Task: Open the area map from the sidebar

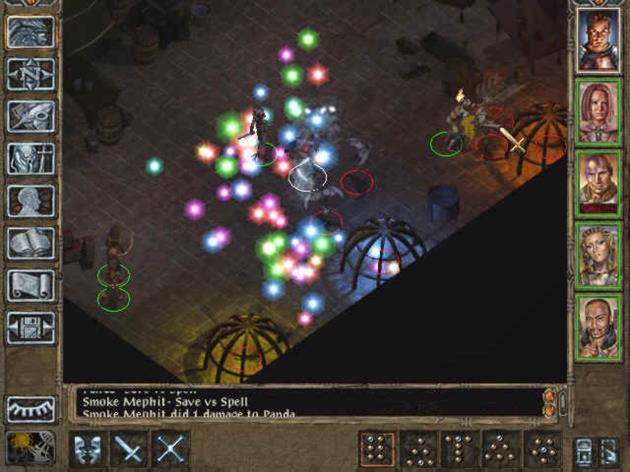Action: (x=31, y=74)
